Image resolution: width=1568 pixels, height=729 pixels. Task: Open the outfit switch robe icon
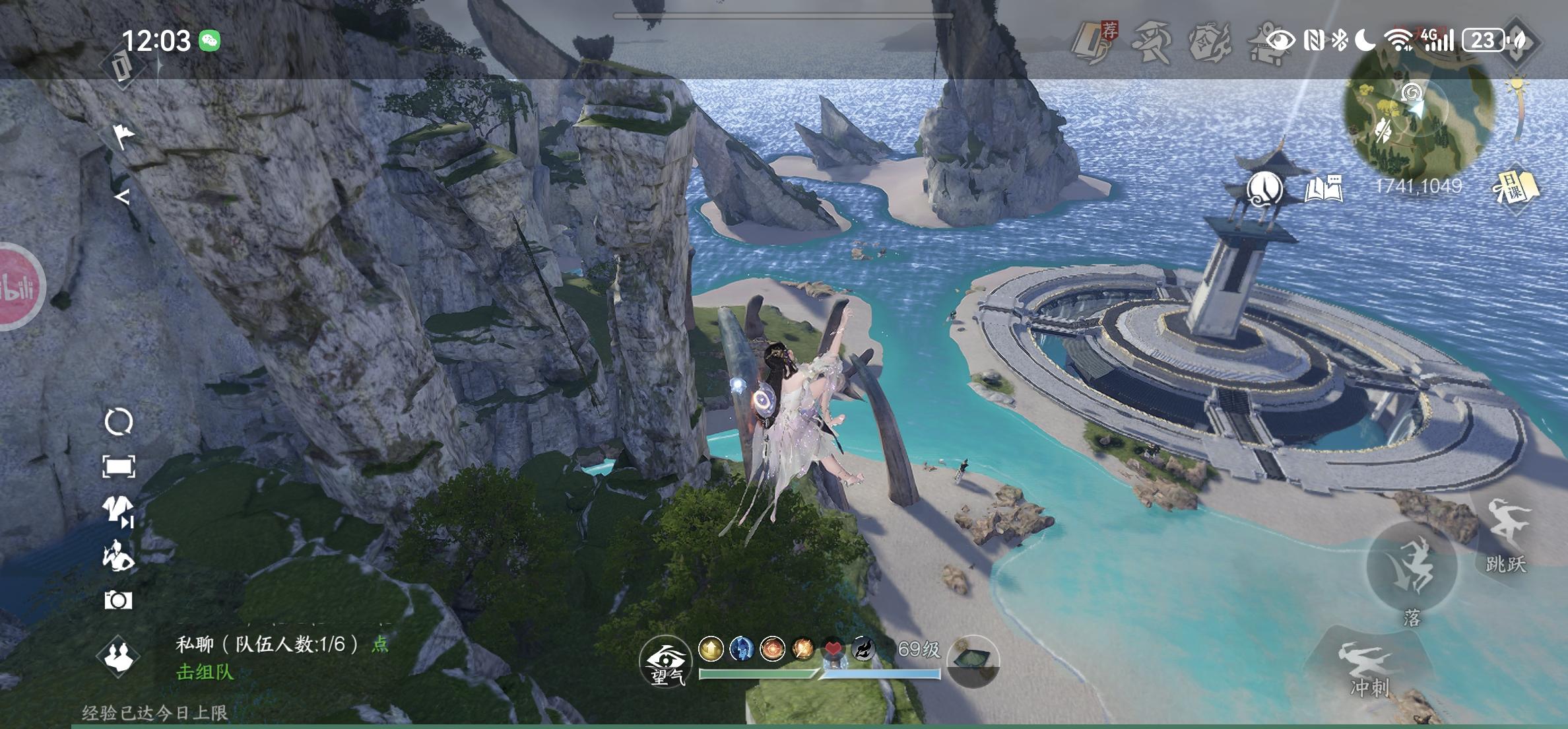(x=118, y=511)
